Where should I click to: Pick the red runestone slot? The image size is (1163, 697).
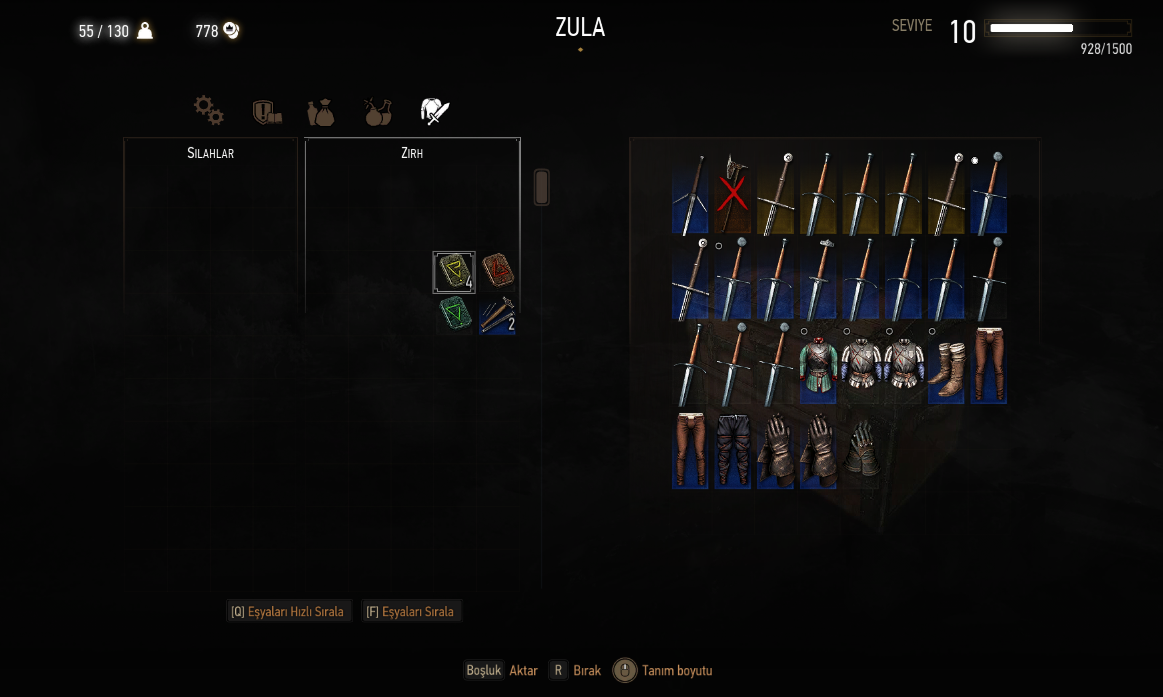coord(497,271)
